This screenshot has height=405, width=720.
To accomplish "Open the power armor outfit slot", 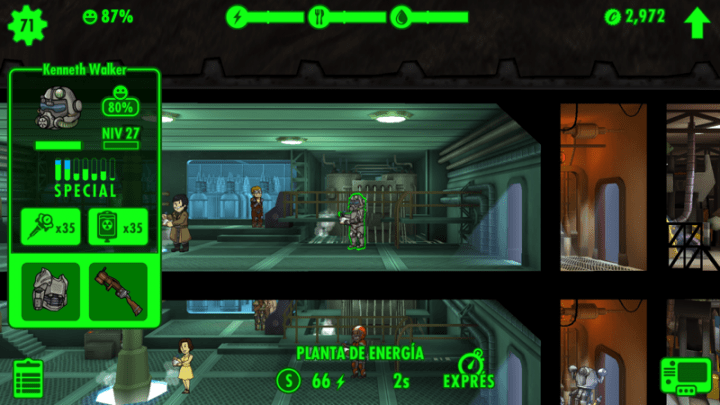I will click(x=49, y=292).
